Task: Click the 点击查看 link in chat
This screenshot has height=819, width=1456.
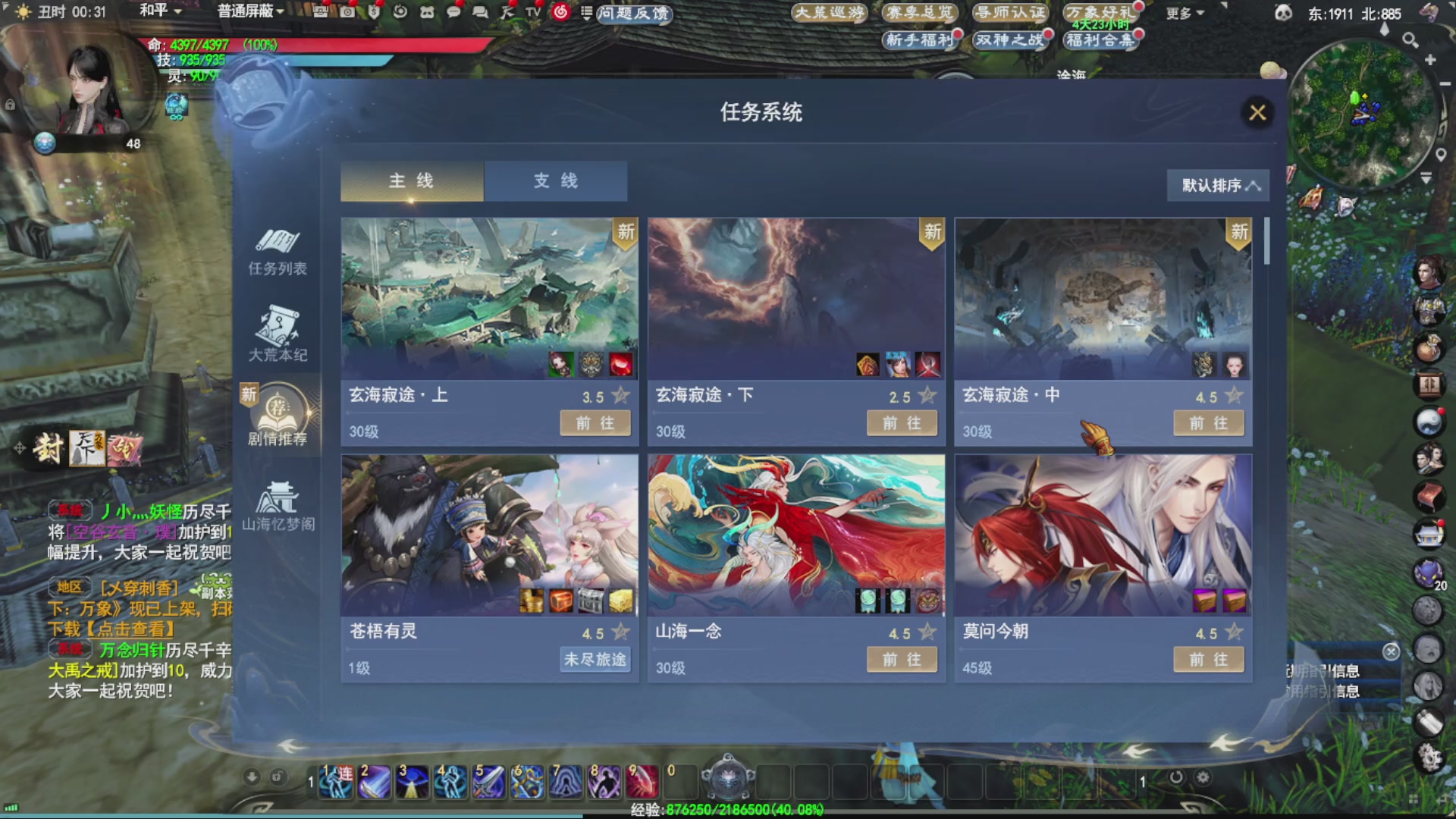Action: click(133, 629)
